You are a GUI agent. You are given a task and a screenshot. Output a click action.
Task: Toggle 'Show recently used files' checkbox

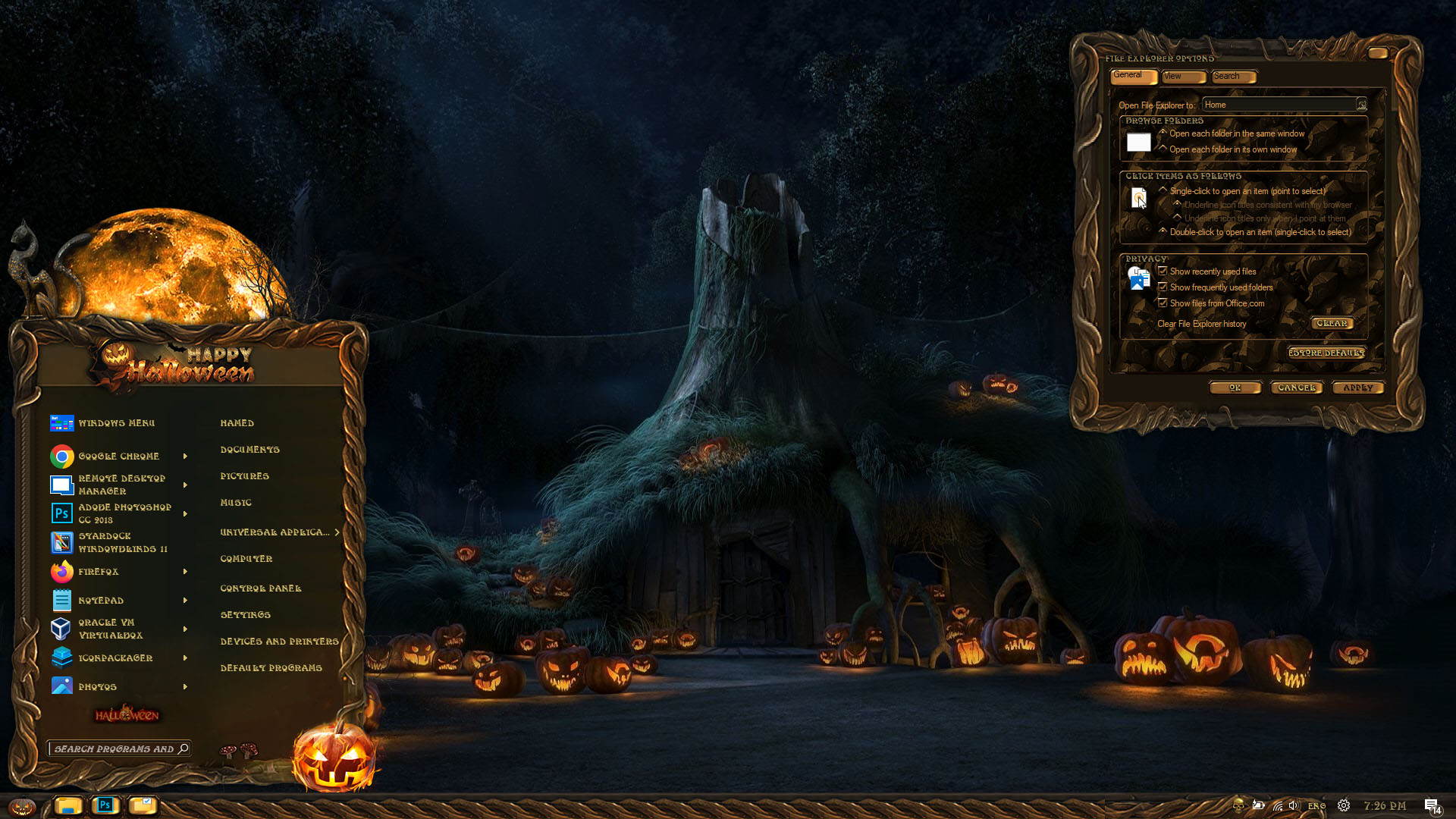click(x=1163, y=271)
